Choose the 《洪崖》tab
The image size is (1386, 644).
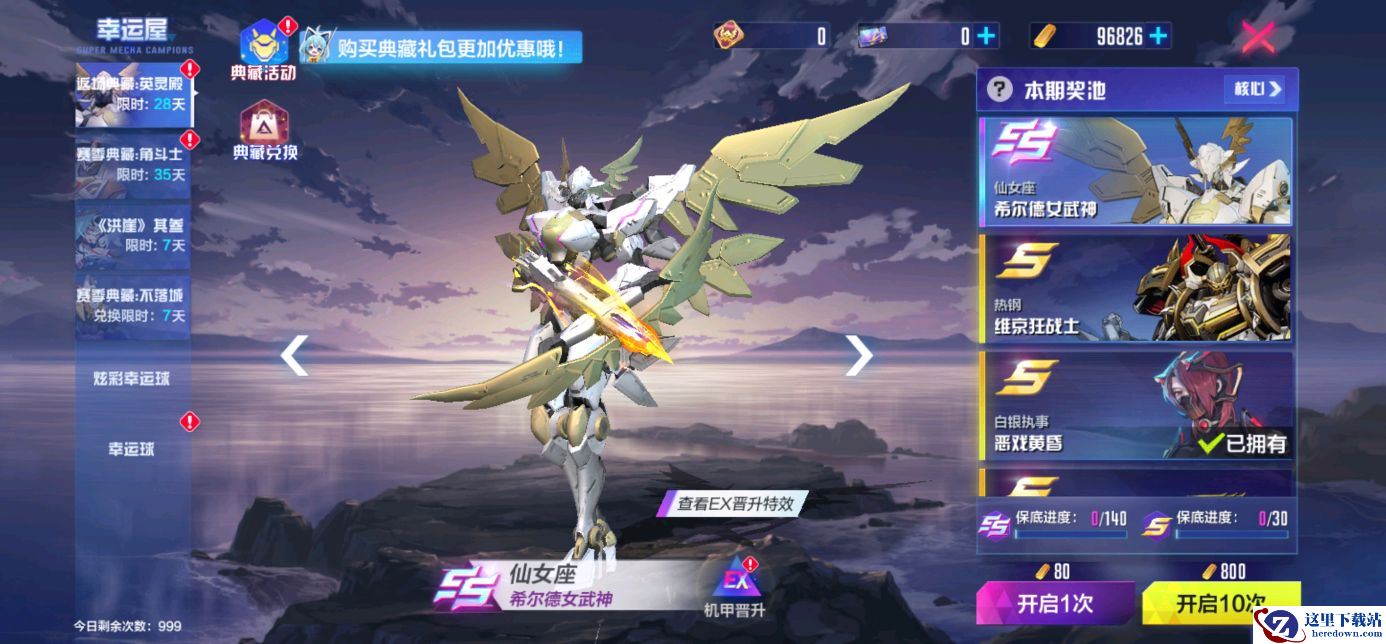pyautogui.click(x=133, y=235)
